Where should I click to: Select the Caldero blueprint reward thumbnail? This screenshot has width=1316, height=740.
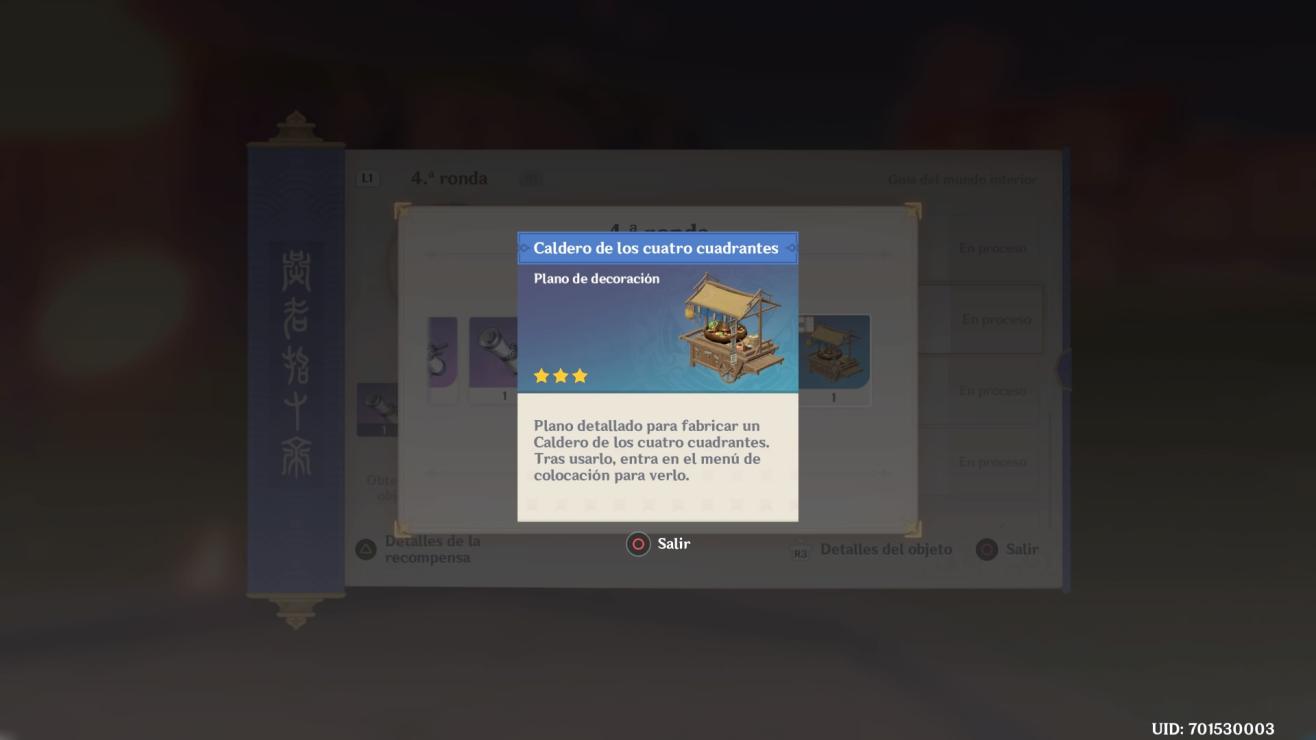pos(834,356)
